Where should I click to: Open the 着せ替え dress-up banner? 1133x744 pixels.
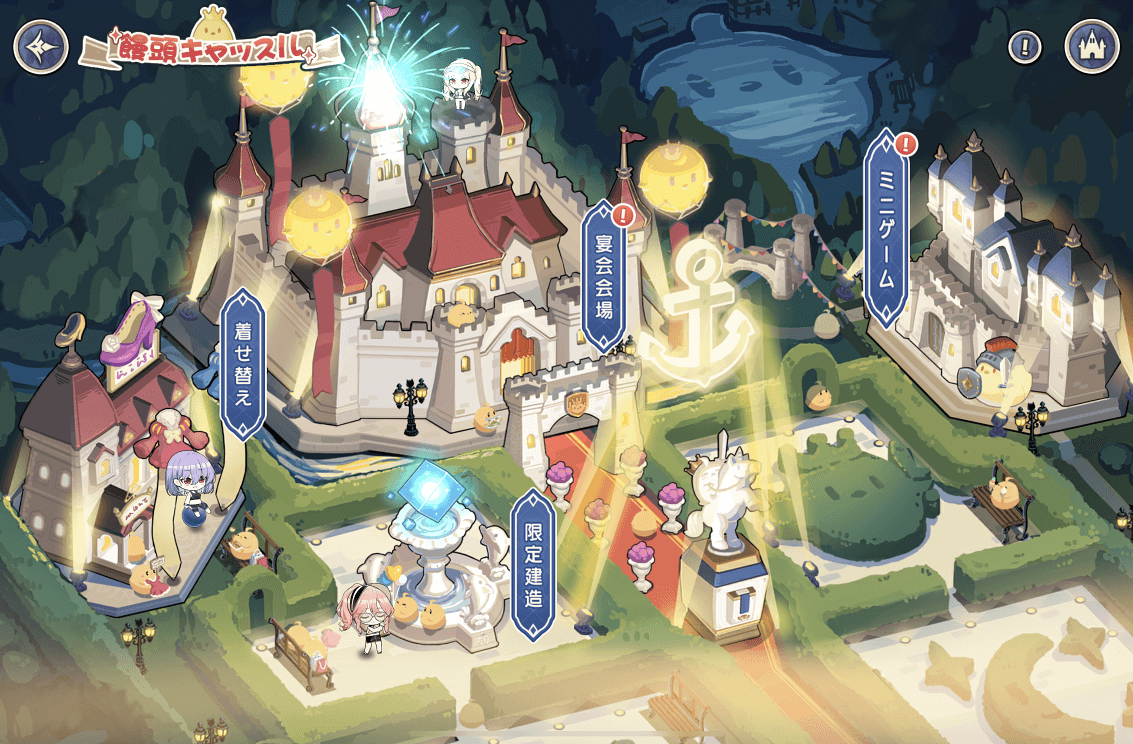242,362
